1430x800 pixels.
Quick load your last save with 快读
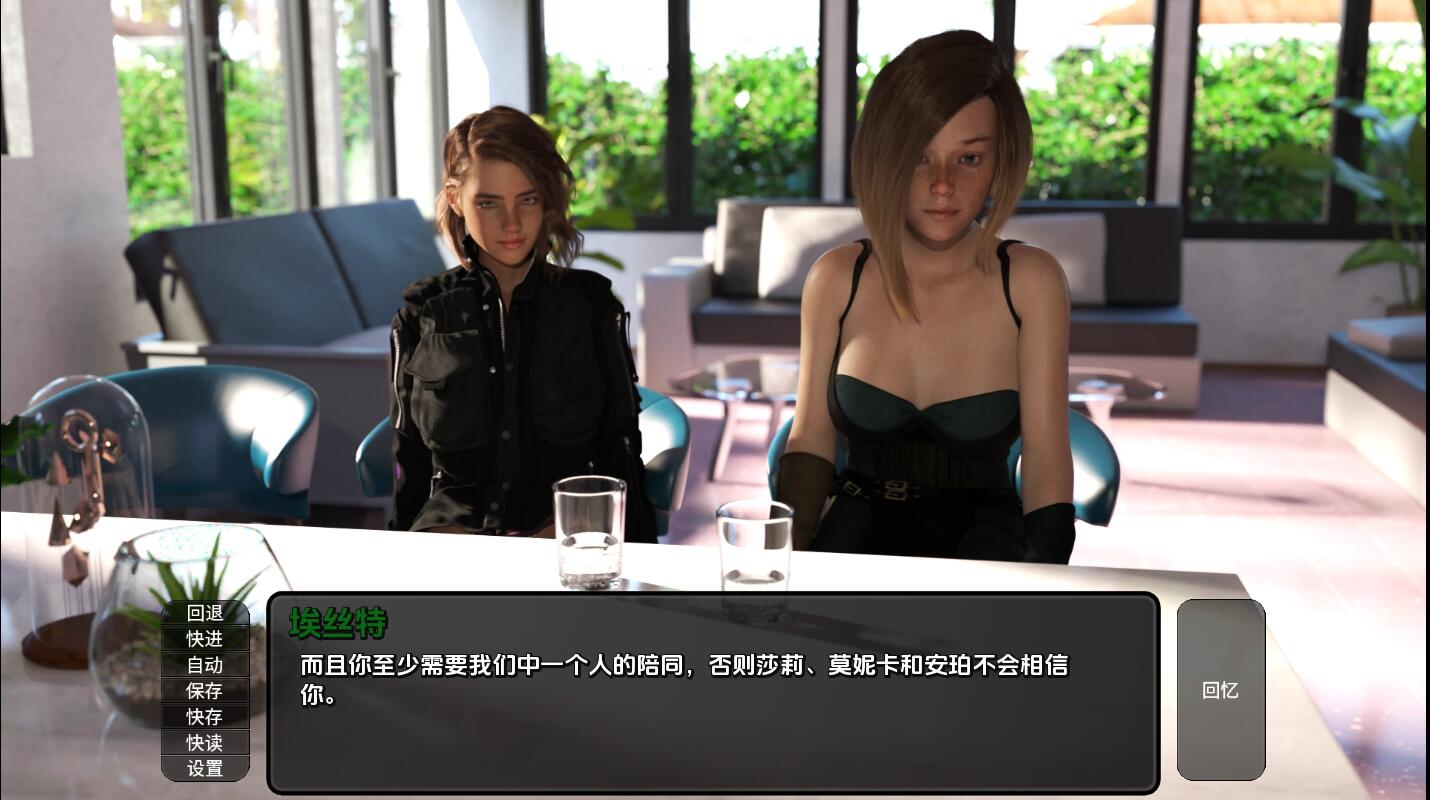click(x=204, y=742)
